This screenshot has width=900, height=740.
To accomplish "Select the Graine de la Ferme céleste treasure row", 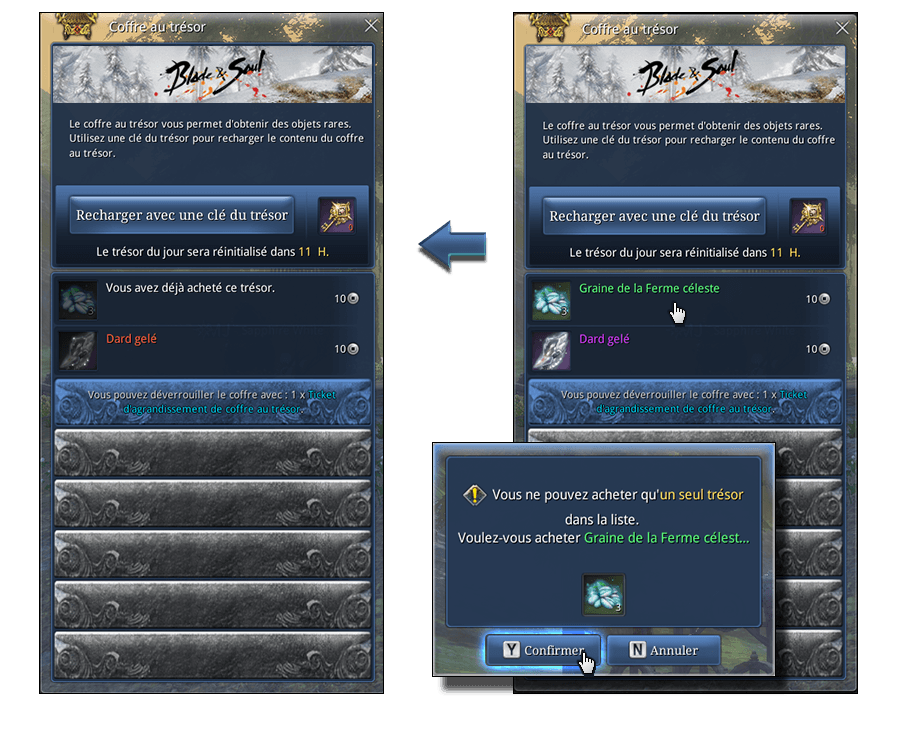I will [x=685, y=299].
